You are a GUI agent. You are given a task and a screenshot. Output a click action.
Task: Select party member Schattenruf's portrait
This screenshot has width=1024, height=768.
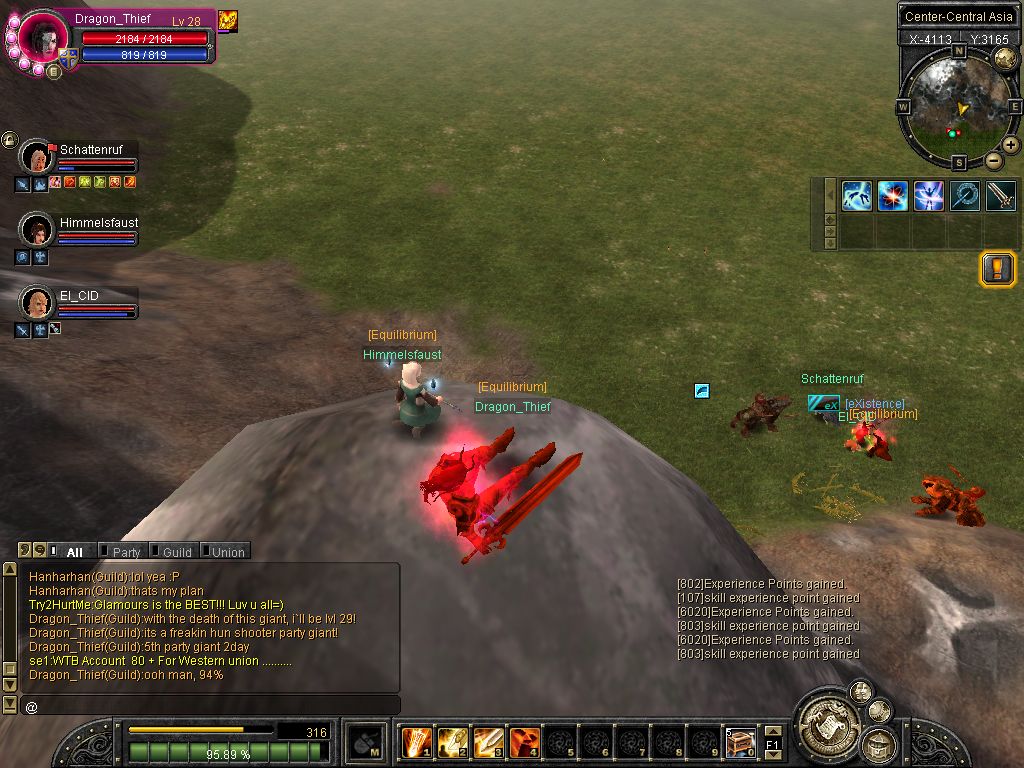37,157
